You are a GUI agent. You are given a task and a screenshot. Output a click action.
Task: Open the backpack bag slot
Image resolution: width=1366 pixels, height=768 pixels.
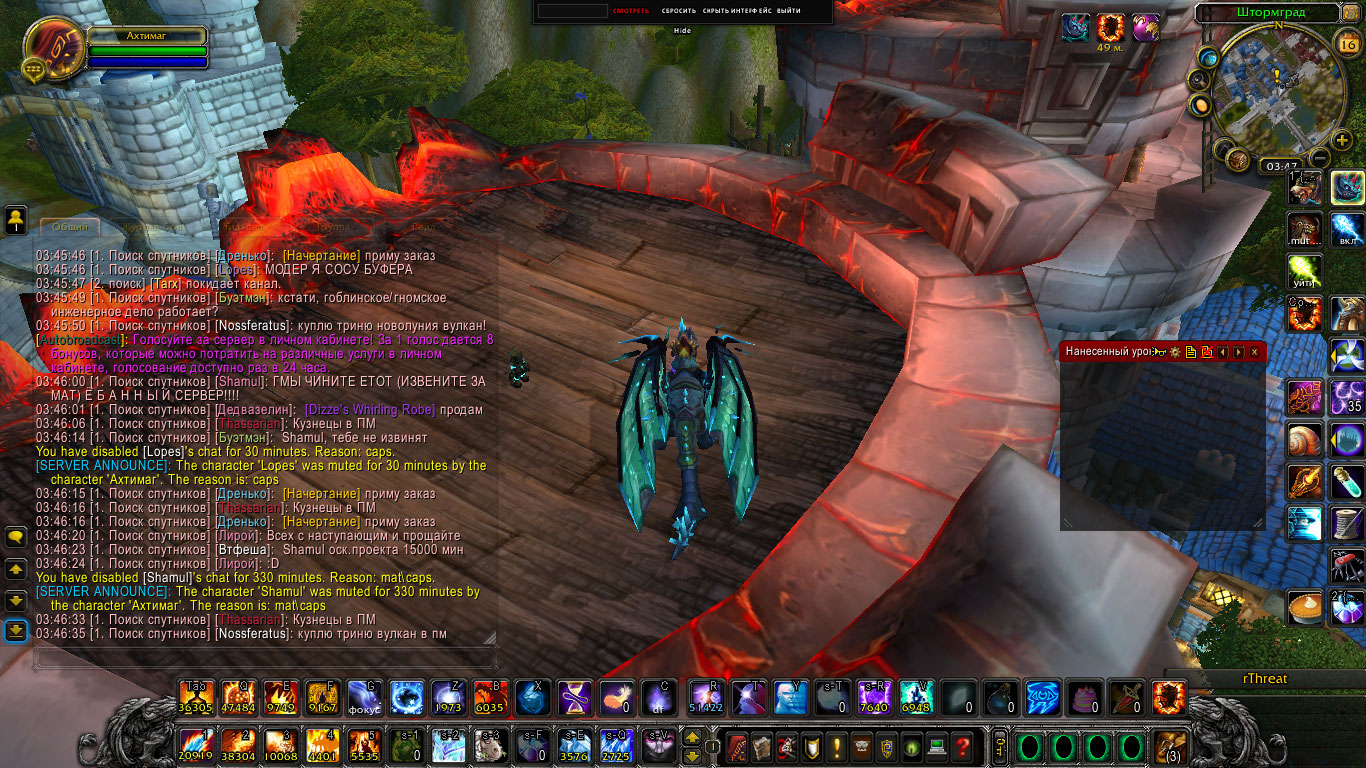pyautogui.click(x=1169, y=746)
